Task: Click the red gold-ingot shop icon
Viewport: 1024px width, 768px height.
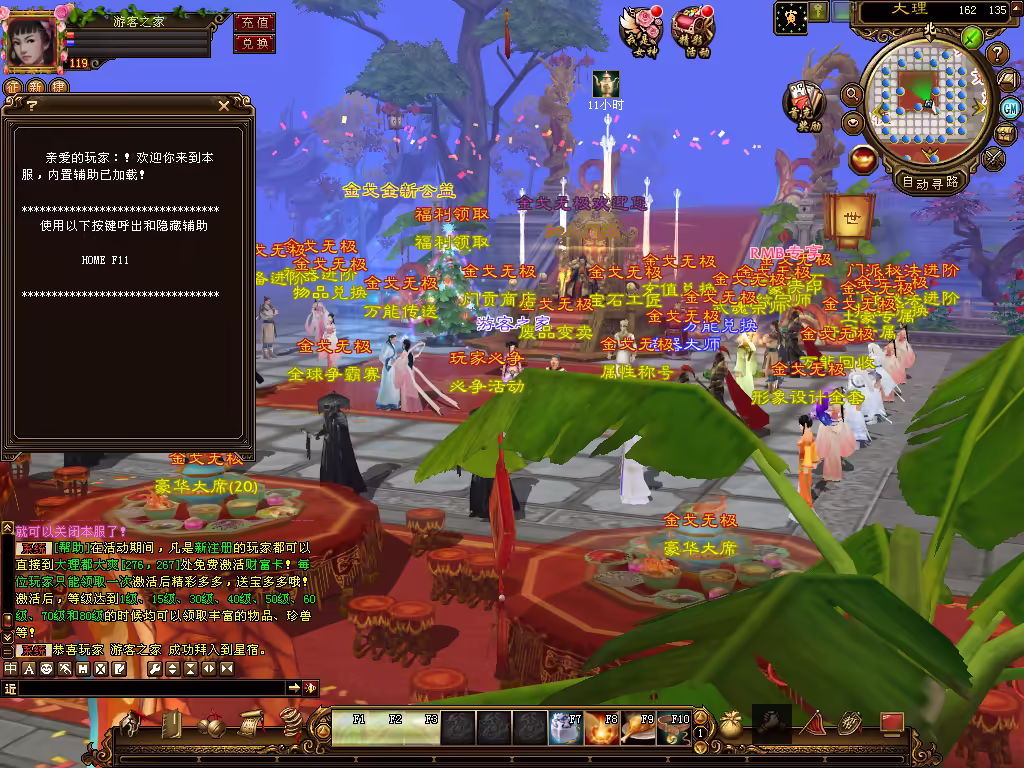Action: 861,158
